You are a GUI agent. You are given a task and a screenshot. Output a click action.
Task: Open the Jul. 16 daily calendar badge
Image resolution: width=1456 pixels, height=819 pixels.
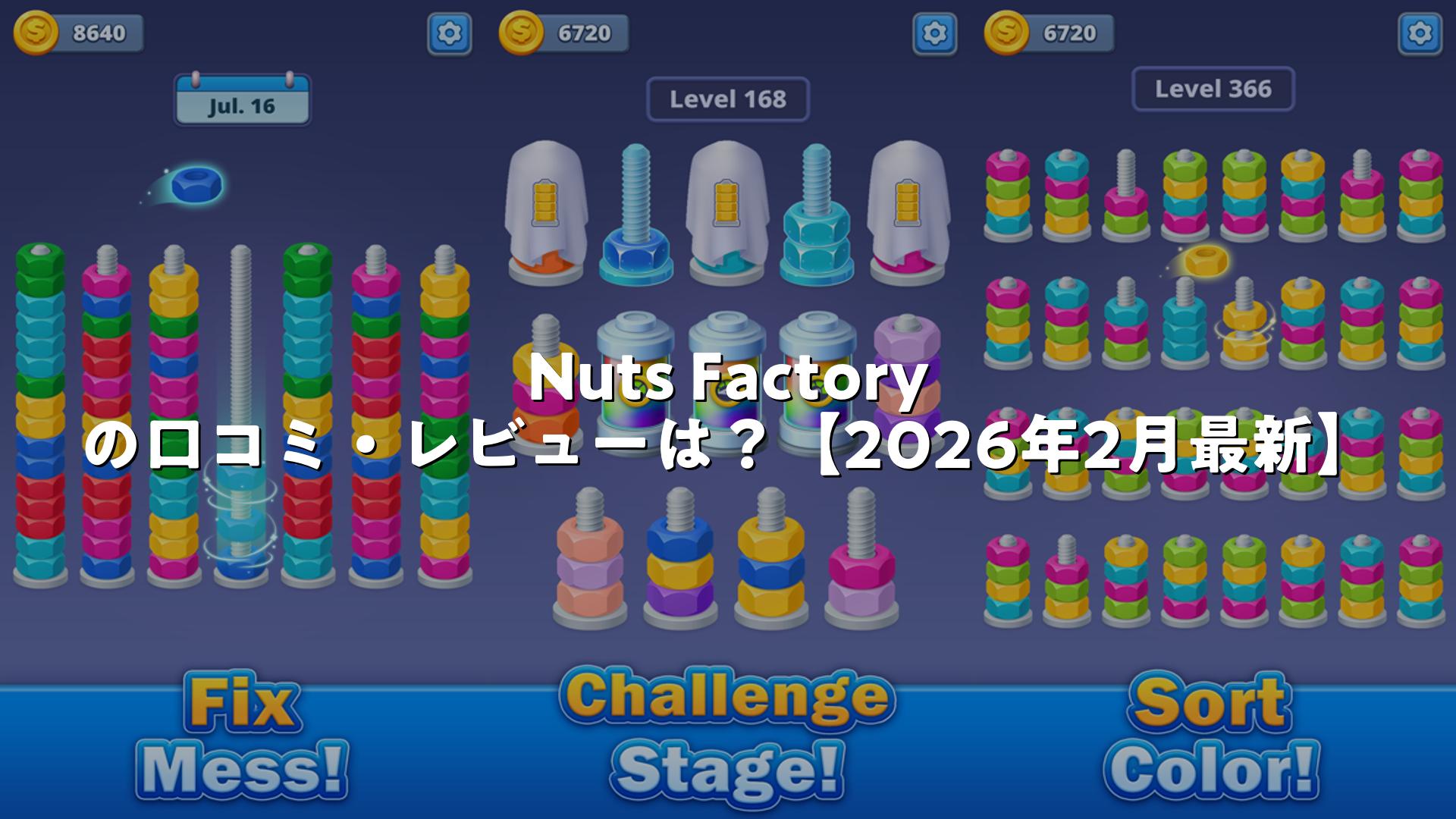[242, 100]
